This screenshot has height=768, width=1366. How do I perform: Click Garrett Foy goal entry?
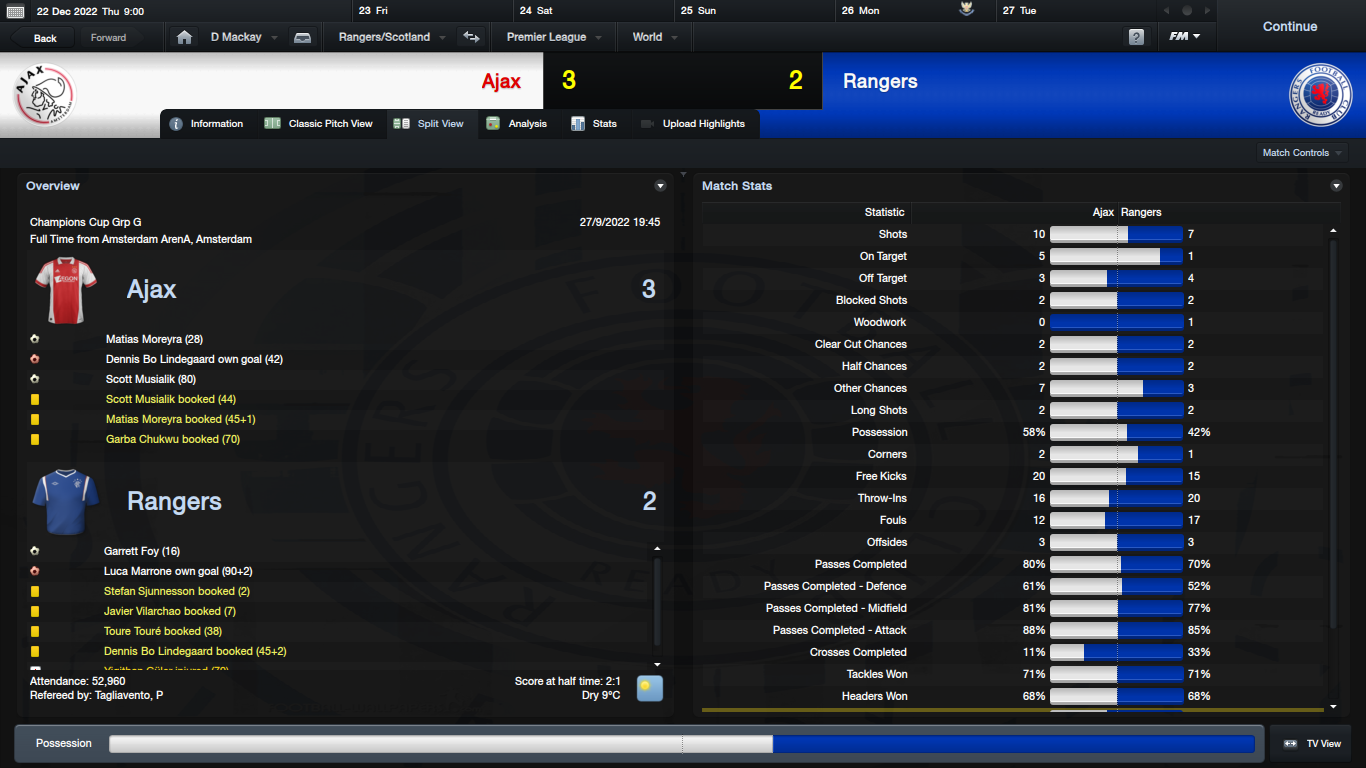tap(142, 552)
